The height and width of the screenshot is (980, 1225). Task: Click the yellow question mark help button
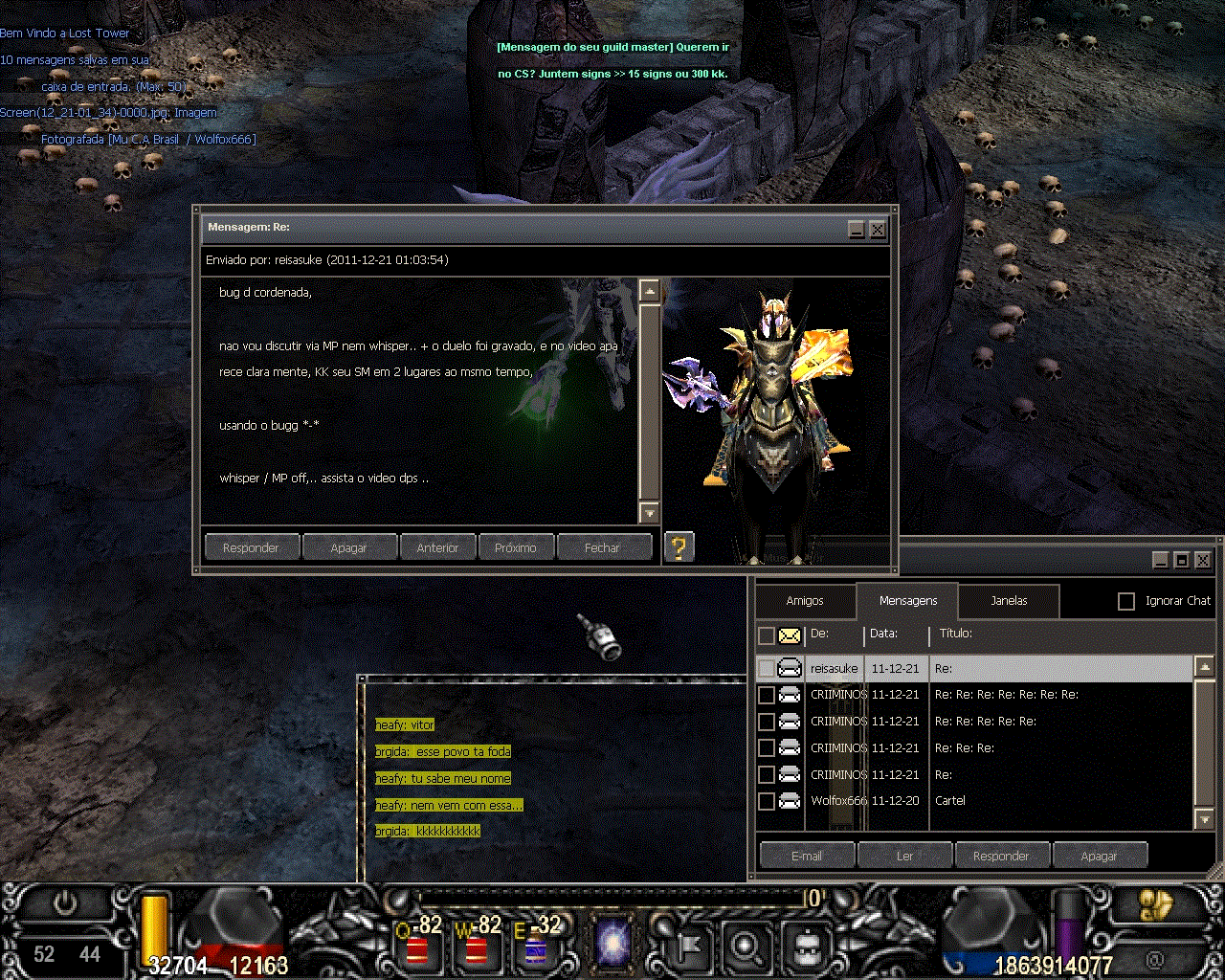pos(679,546)
